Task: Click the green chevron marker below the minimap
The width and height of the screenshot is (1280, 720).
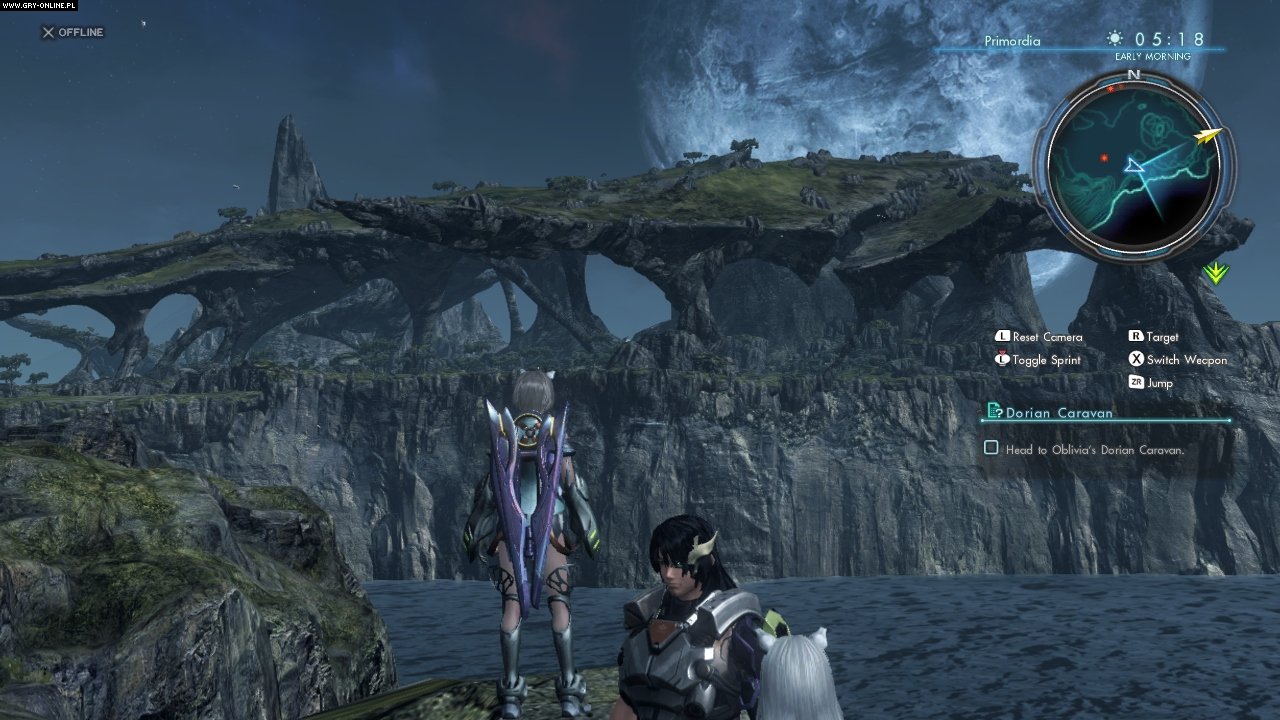Action: 1215,272
